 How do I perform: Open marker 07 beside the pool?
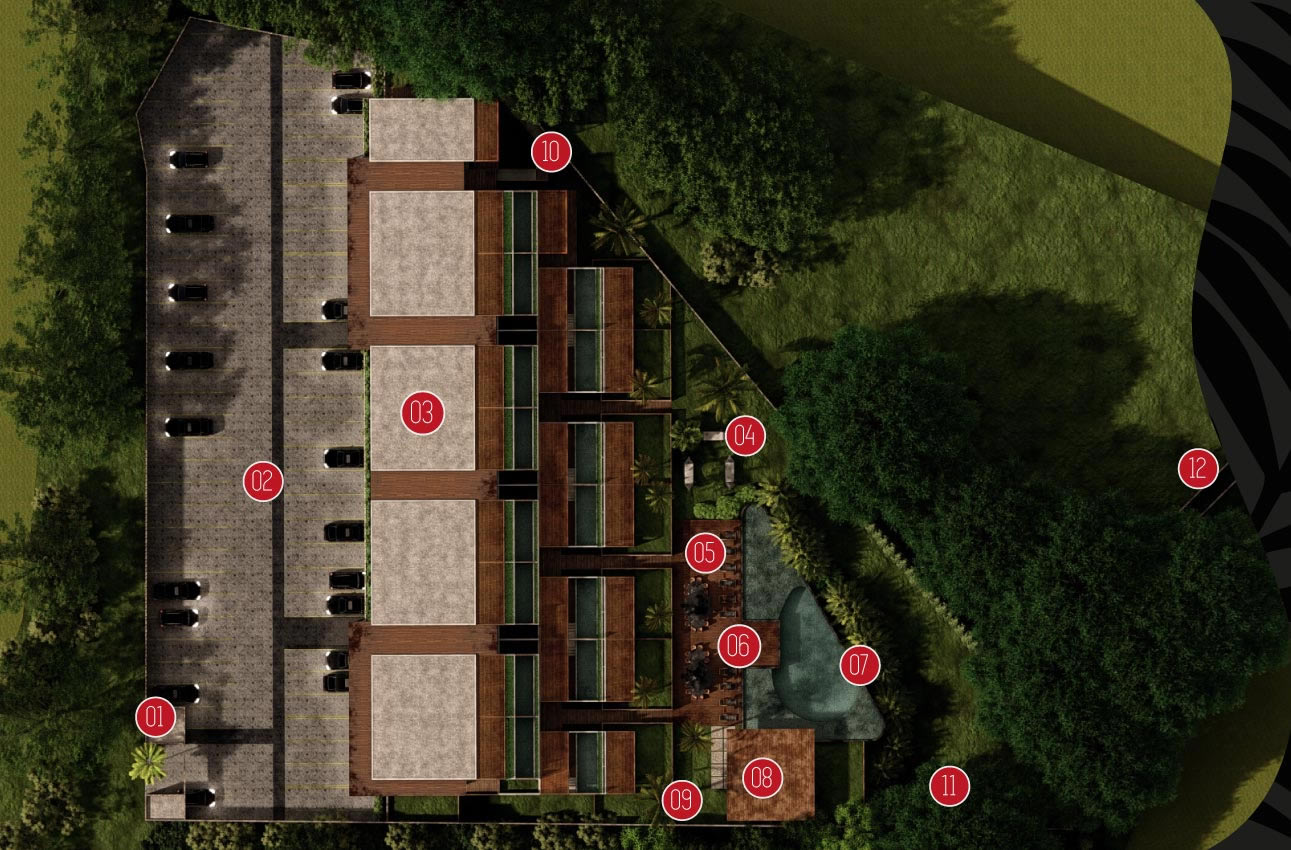pos(859,665)
